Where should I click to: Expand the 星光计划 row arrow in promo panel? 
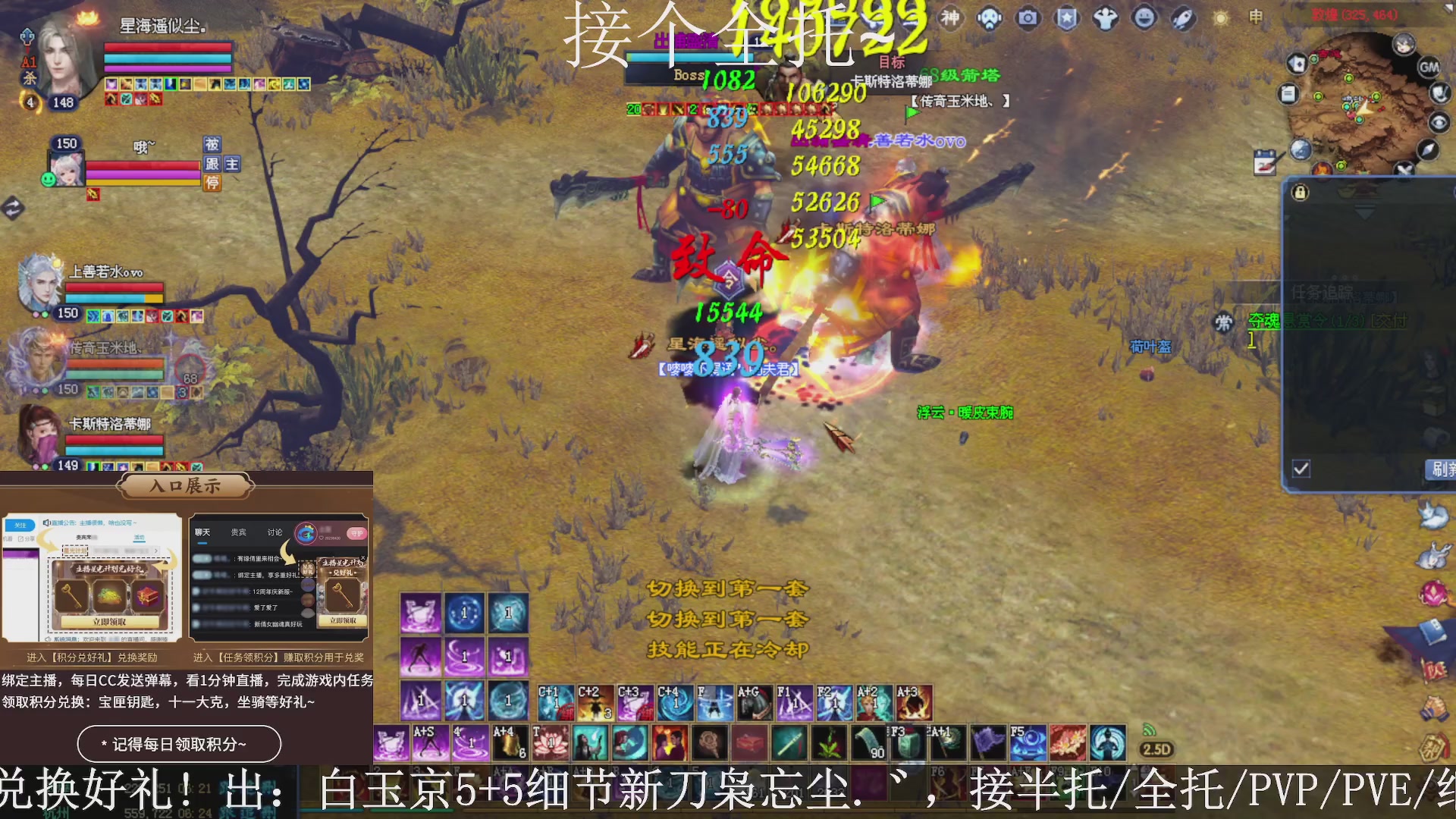point(156,551)
